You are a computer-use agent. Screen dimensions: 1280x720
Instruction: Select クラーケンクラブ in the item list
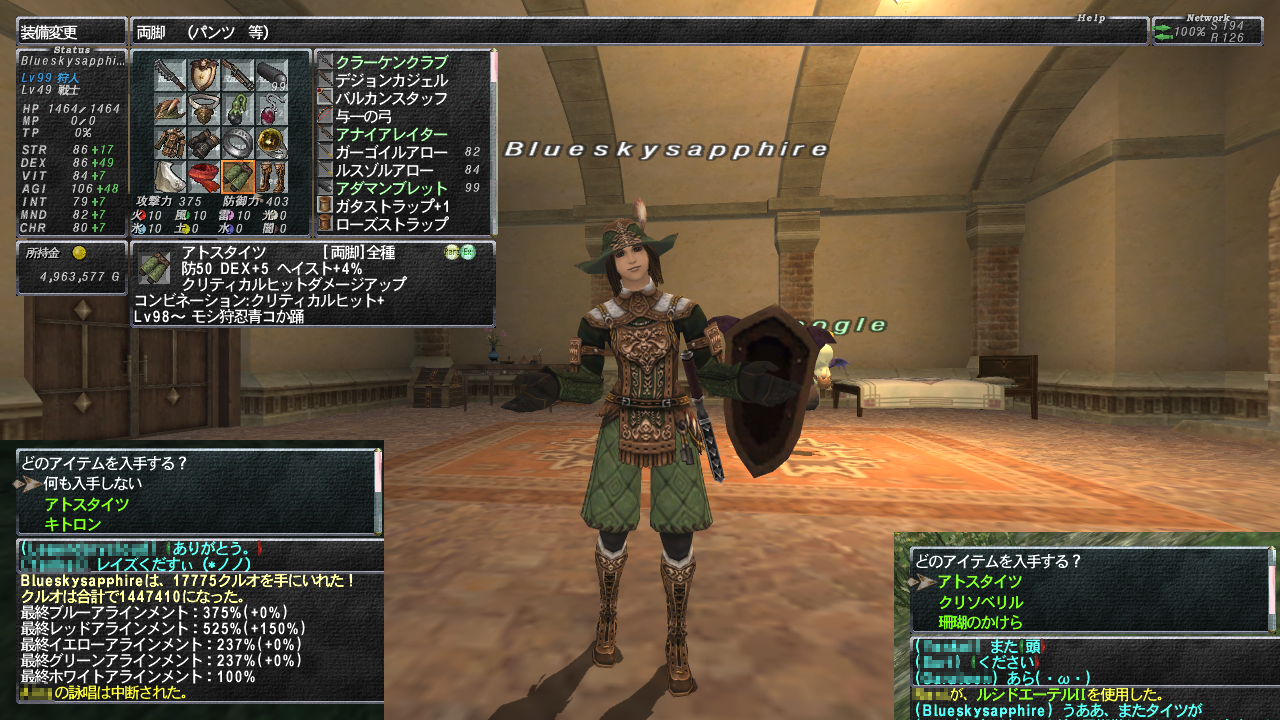(x=391, y=62)
